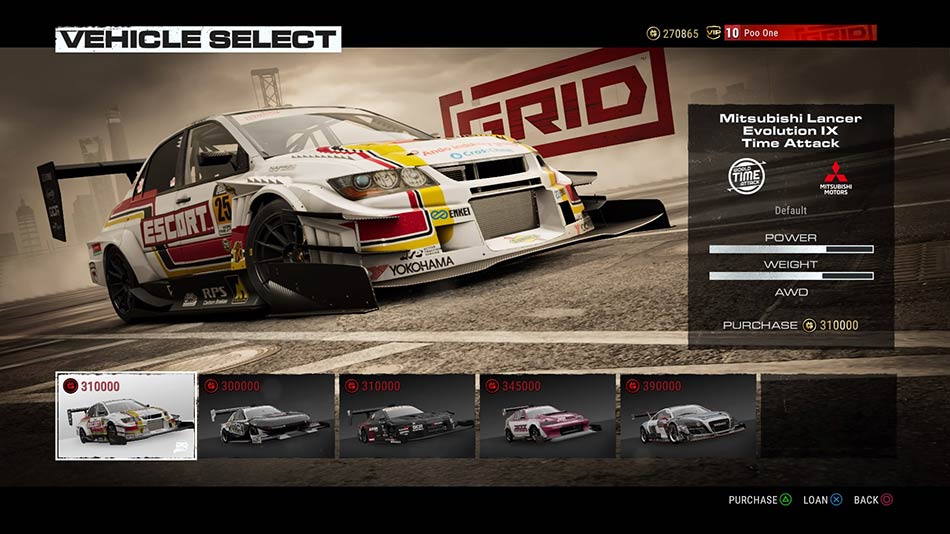The image size is (950, 534).
Task: Select the 390000 car thumbnail
Action: (x=688, y=416)
